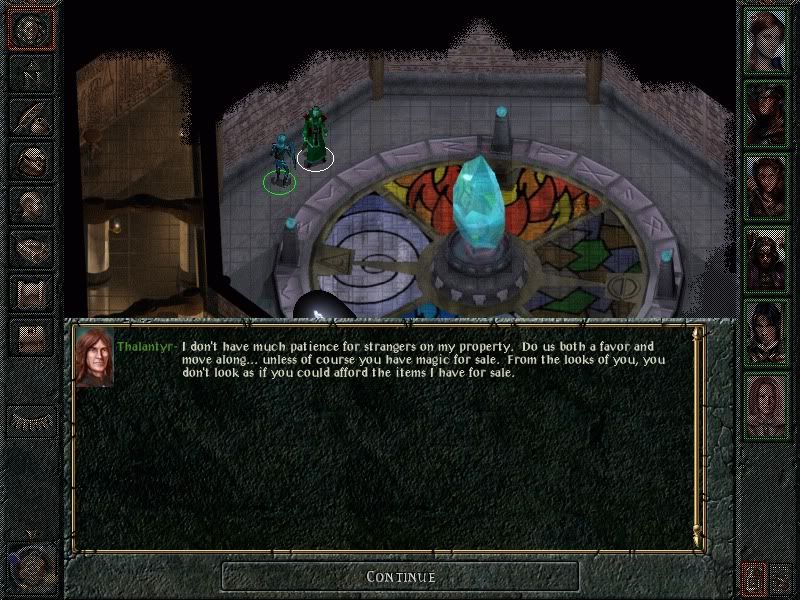Return to the game view button
This screenshot has height=600, width=800.
pos(30,28)
